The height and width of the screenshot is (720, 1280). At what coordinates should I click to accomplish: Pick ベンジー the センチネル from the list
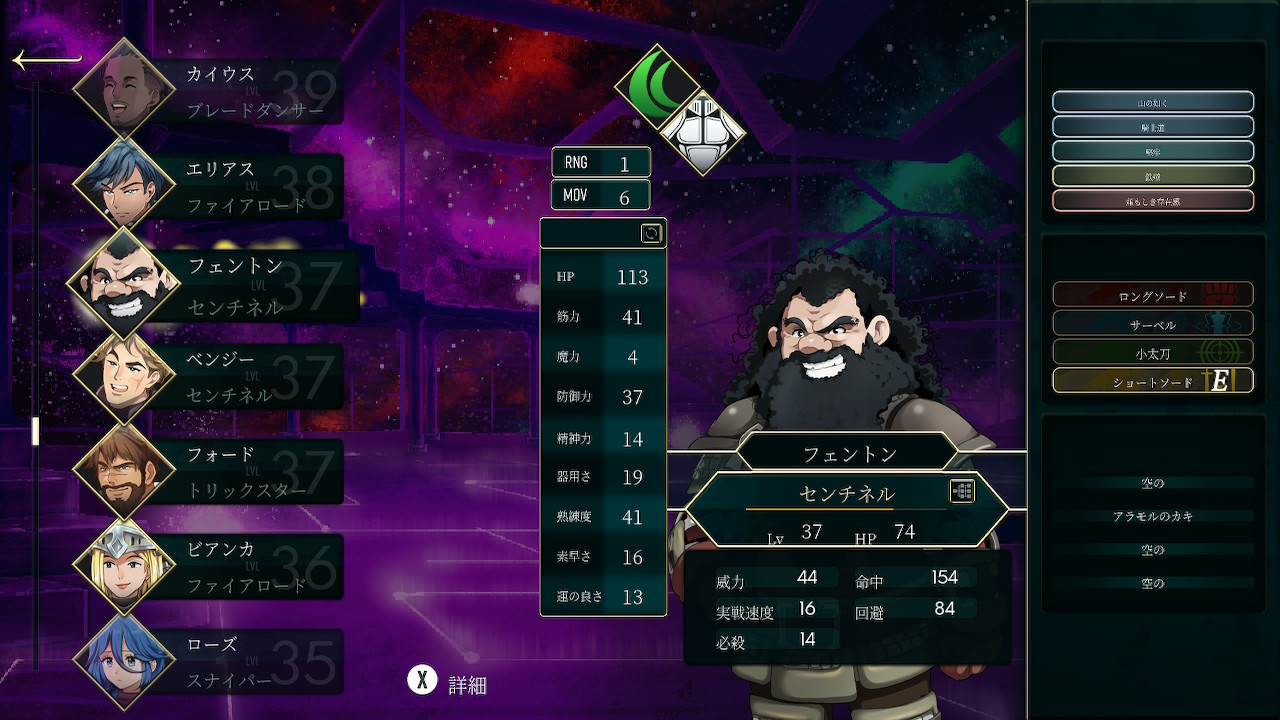click(x=210, y=377)
